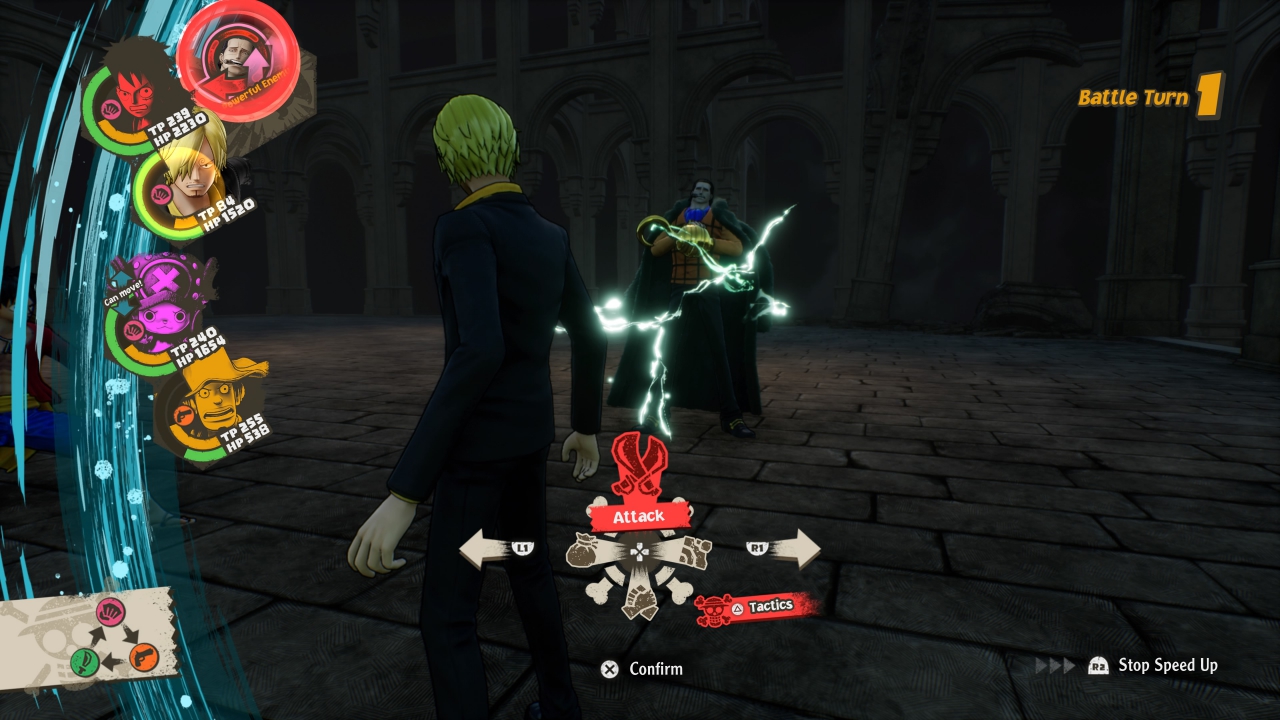Select the crew swap command on the wheel

tap(639, 600)
